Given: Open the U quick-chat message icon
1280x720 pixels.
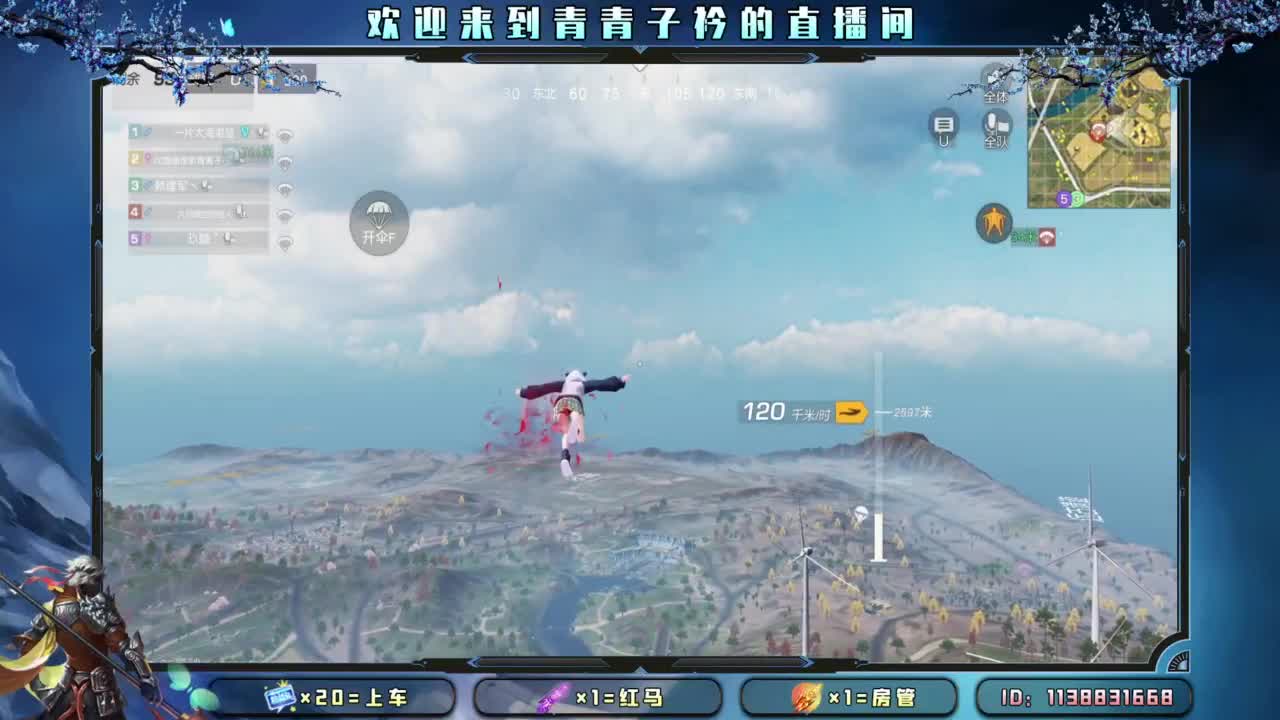Looking at the screenshot, I should (x=944, y=128).
